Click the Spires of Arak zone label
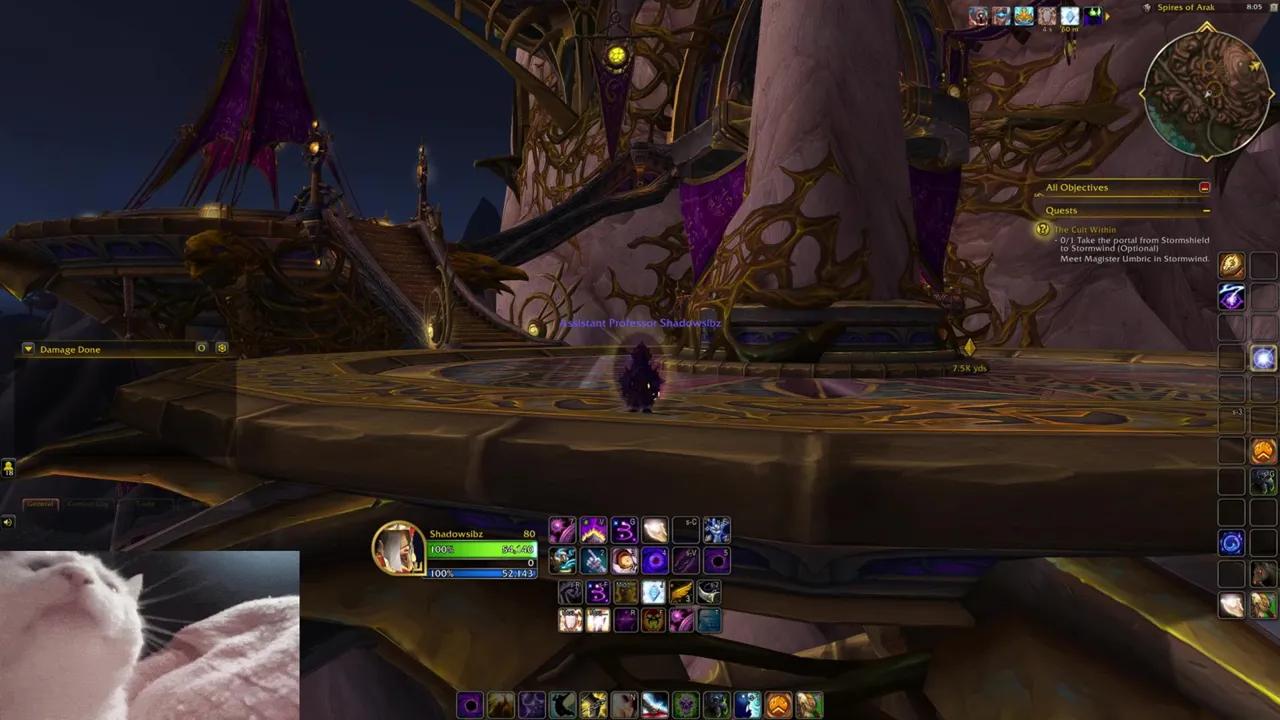The height and width of the screenshot is (720, 1280). coord(1186,8)
